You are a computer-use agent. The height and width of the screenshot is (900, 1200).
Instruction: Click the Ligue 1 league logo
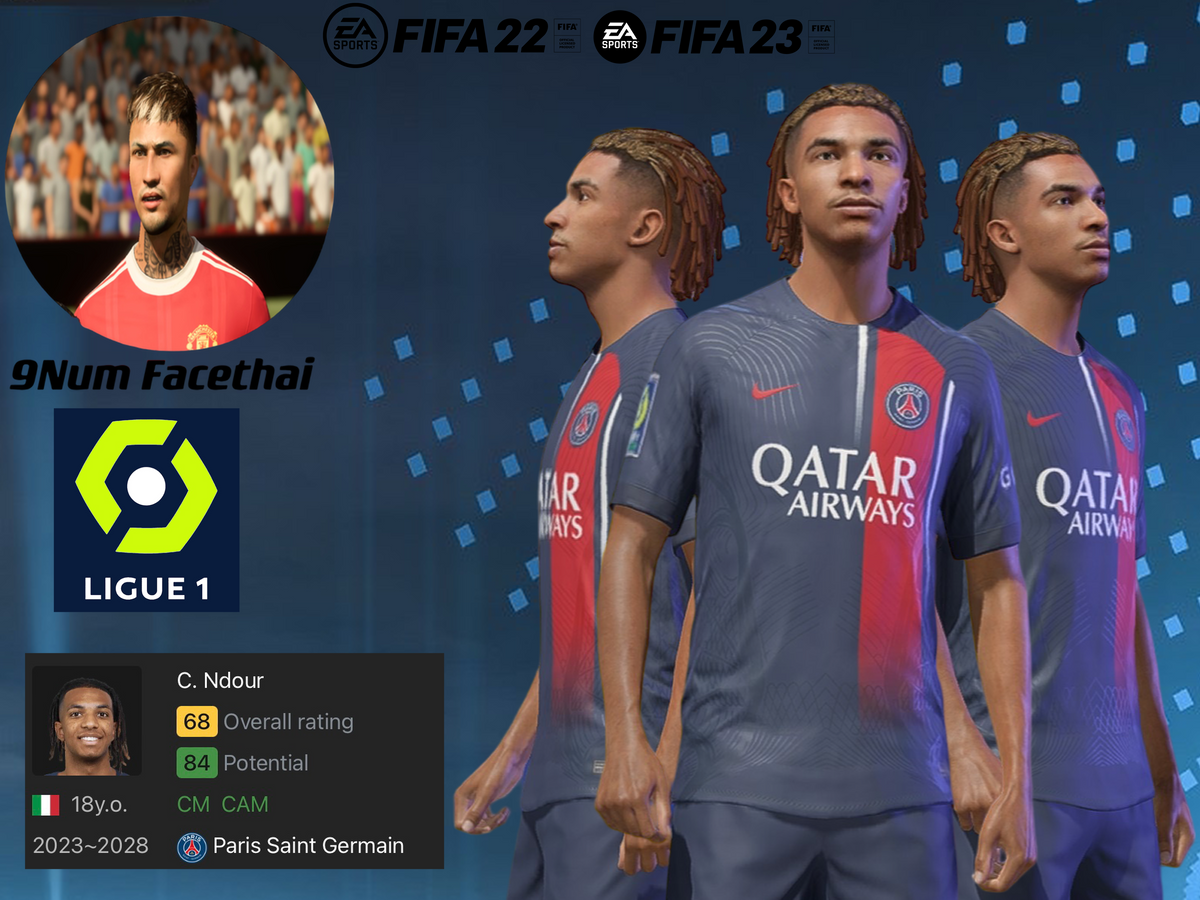point(146,509)
